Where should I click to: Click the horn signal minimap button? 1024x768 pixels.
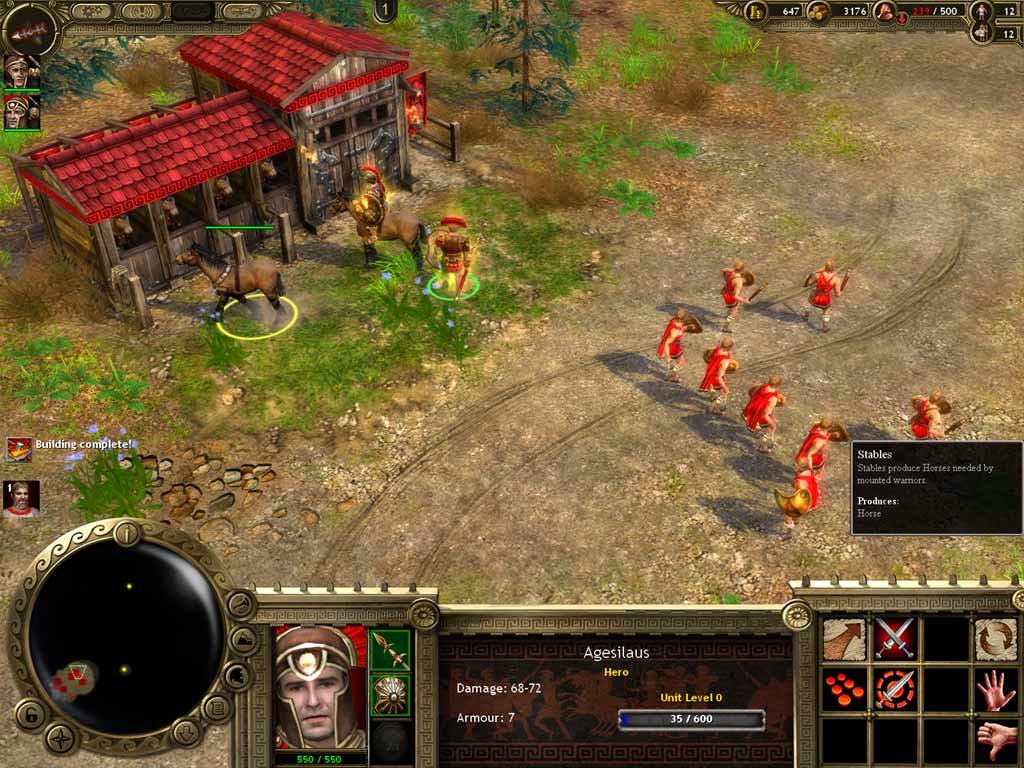[240, 604]
